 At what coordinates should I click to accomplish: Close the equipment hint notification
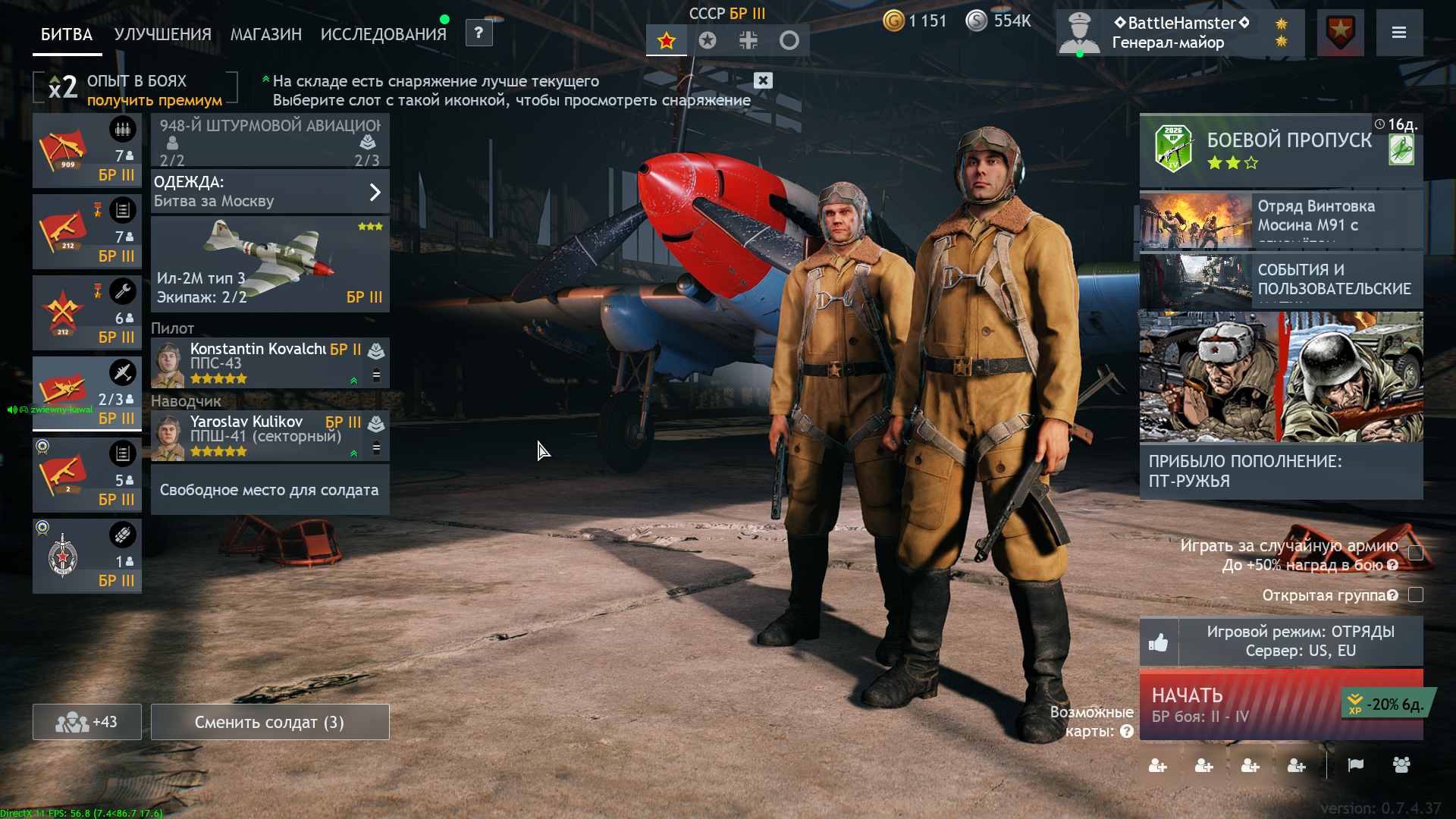click(763, 80)
